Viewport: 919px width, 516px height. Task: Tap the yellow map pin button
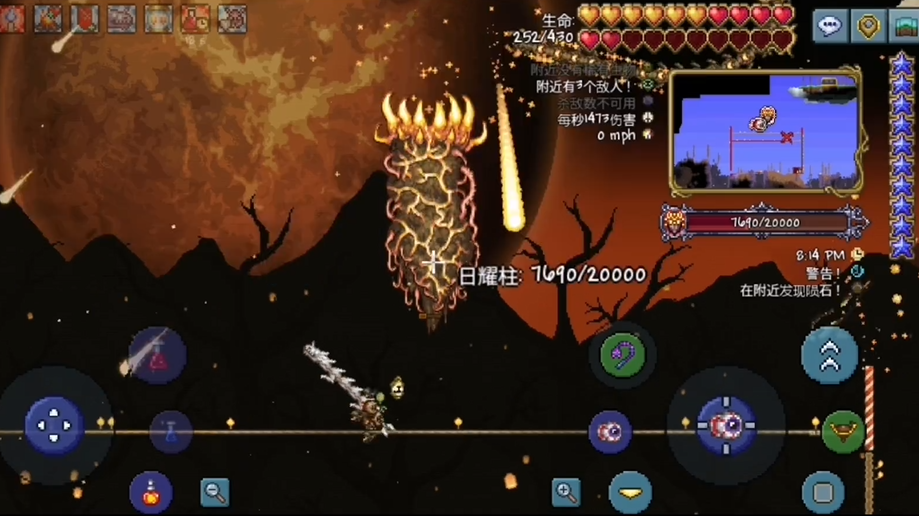tap(869, 26)
